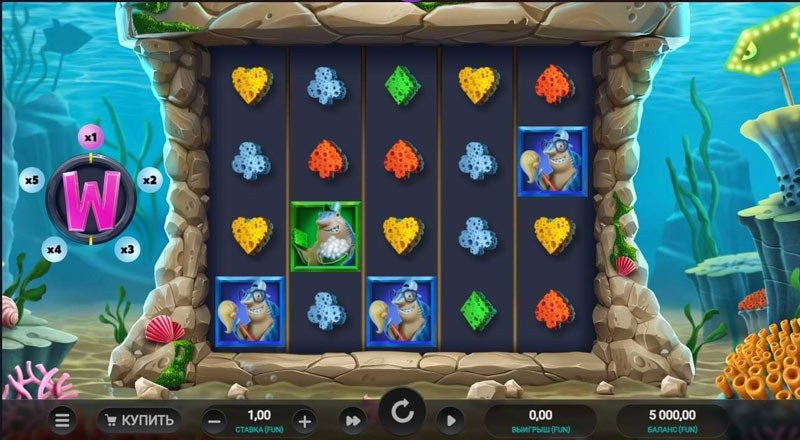
Task: Start autoplay with the play triangle button
Action: click(x=451, y=419)
